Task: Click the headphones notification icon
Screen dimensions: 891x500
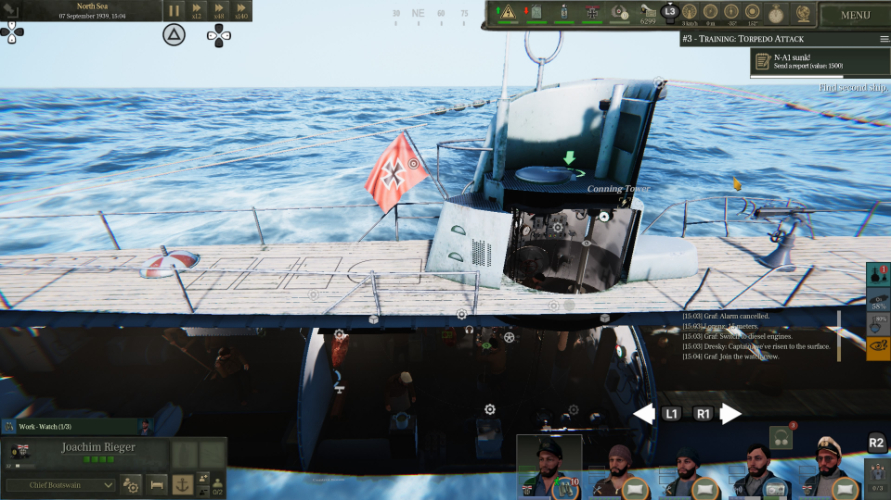Action: [782, 439]
